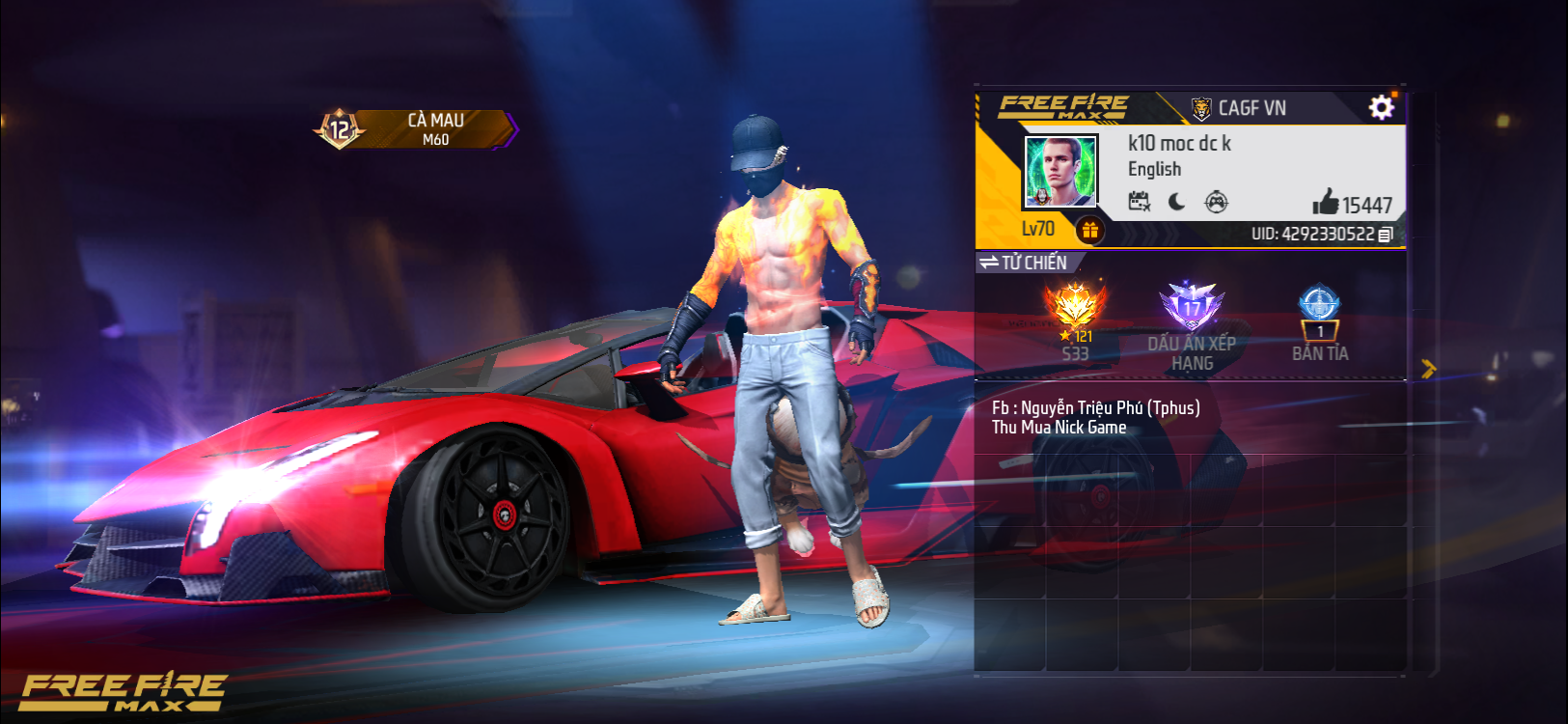
Task: Select the moon status icon
Action: point(1178,201)
